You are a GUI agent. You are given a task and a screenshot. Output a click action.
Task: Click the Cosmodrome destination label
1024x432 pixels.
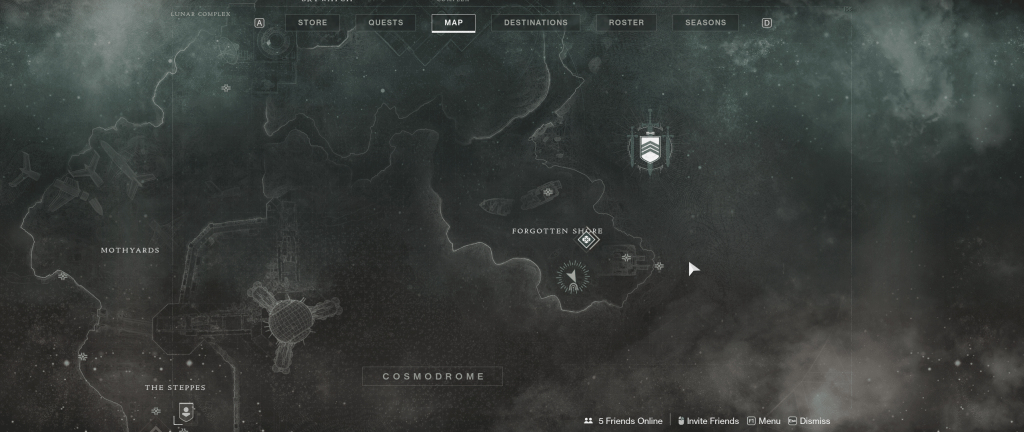coord(433,376)
